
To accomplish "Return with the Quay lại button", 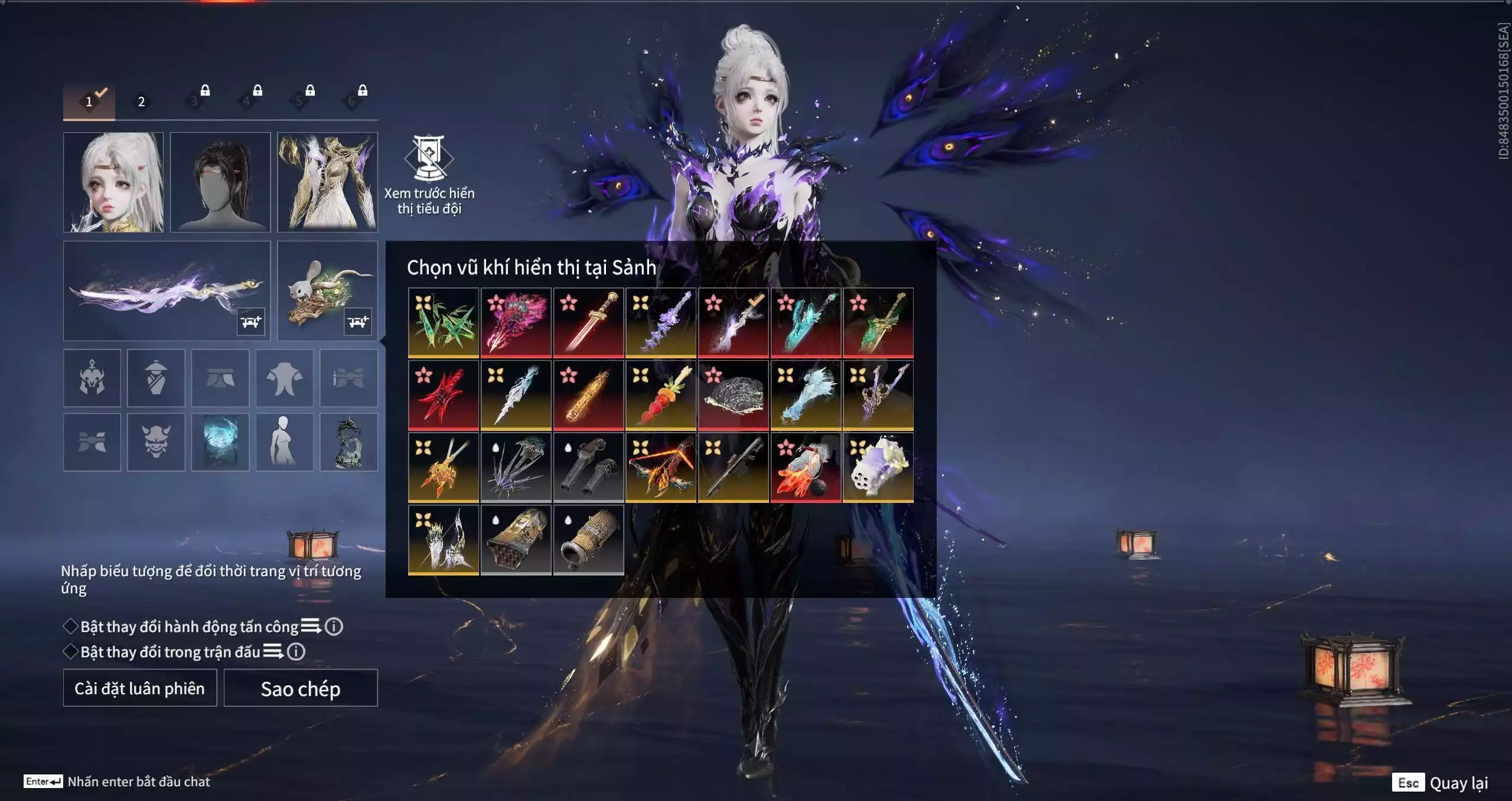I will coord(1441,783).
